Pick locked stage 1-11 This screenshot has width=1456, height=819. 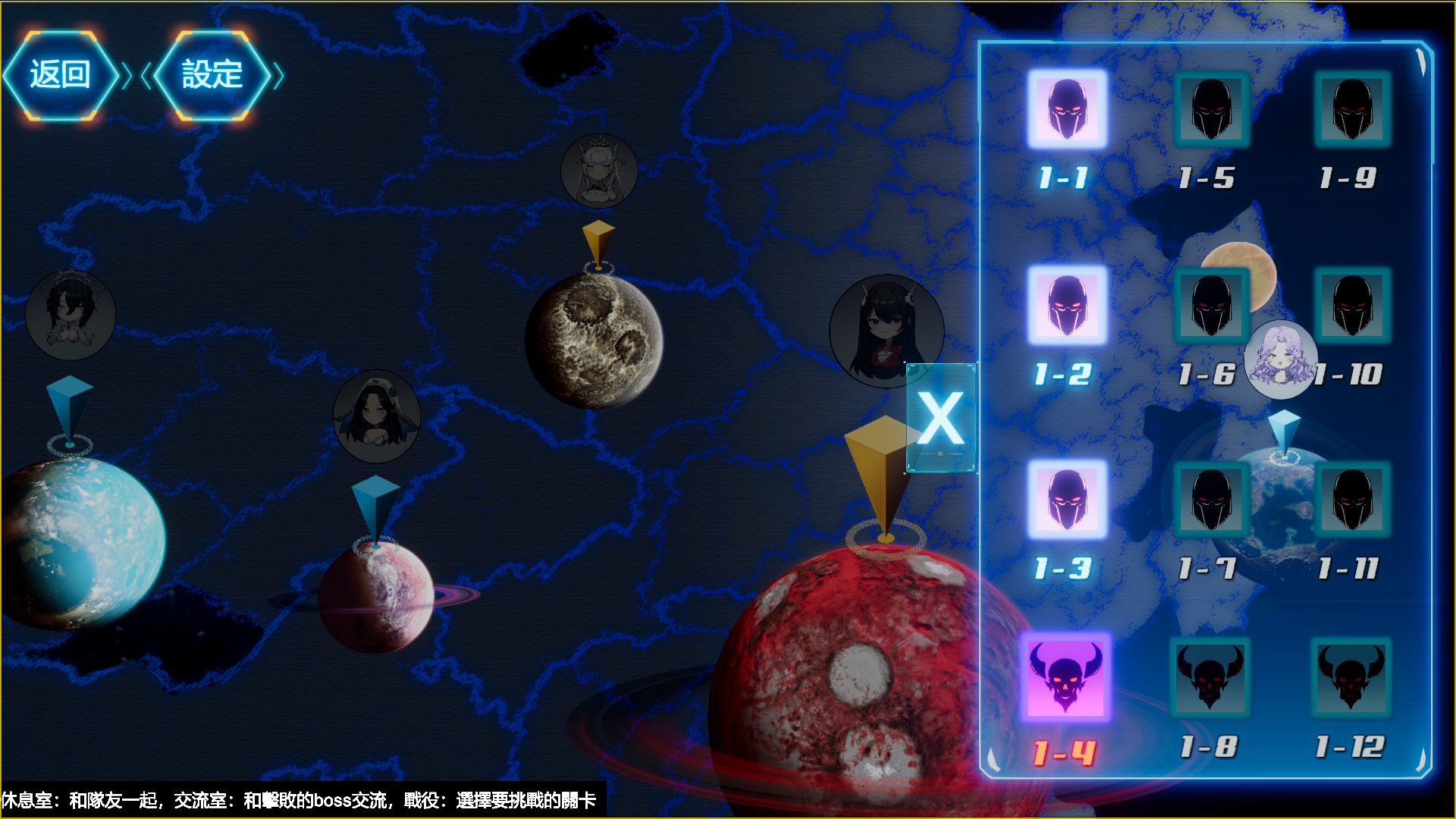click(1352, 500)
